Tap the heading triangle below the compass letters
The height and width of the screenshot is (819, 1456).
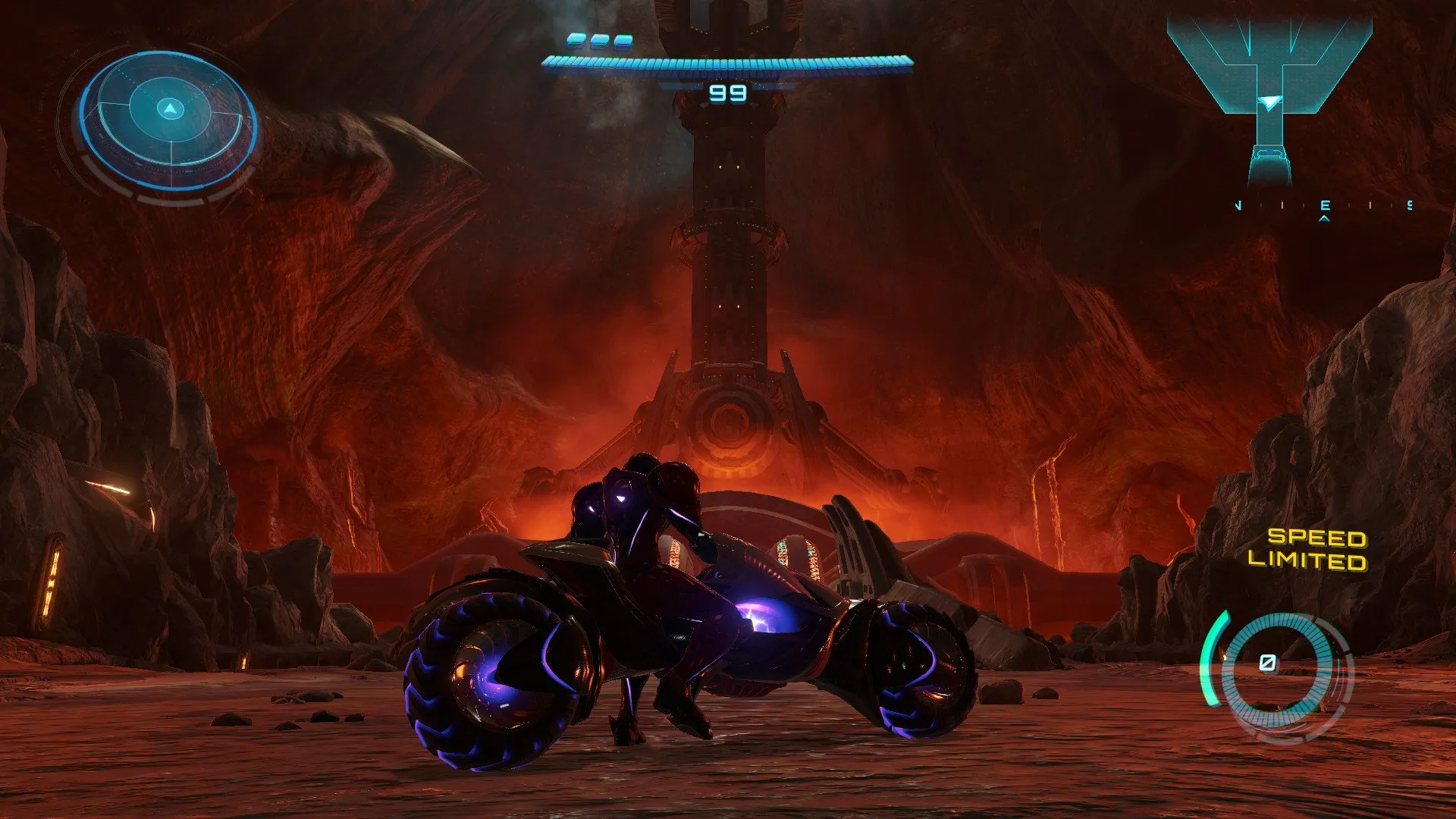coord(1324,219)
